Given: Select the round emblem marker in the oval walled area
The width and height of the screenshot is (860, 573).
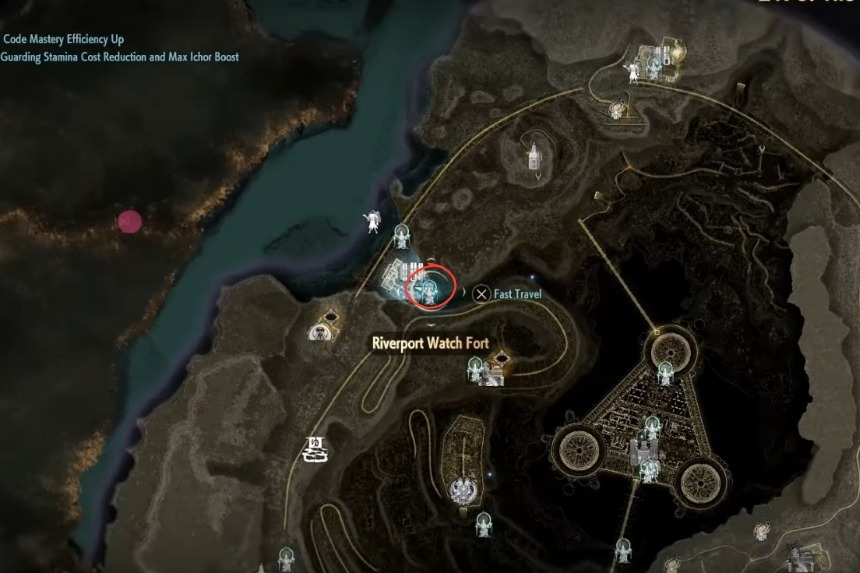Looking at the screenshot, I should pos(462,489).
